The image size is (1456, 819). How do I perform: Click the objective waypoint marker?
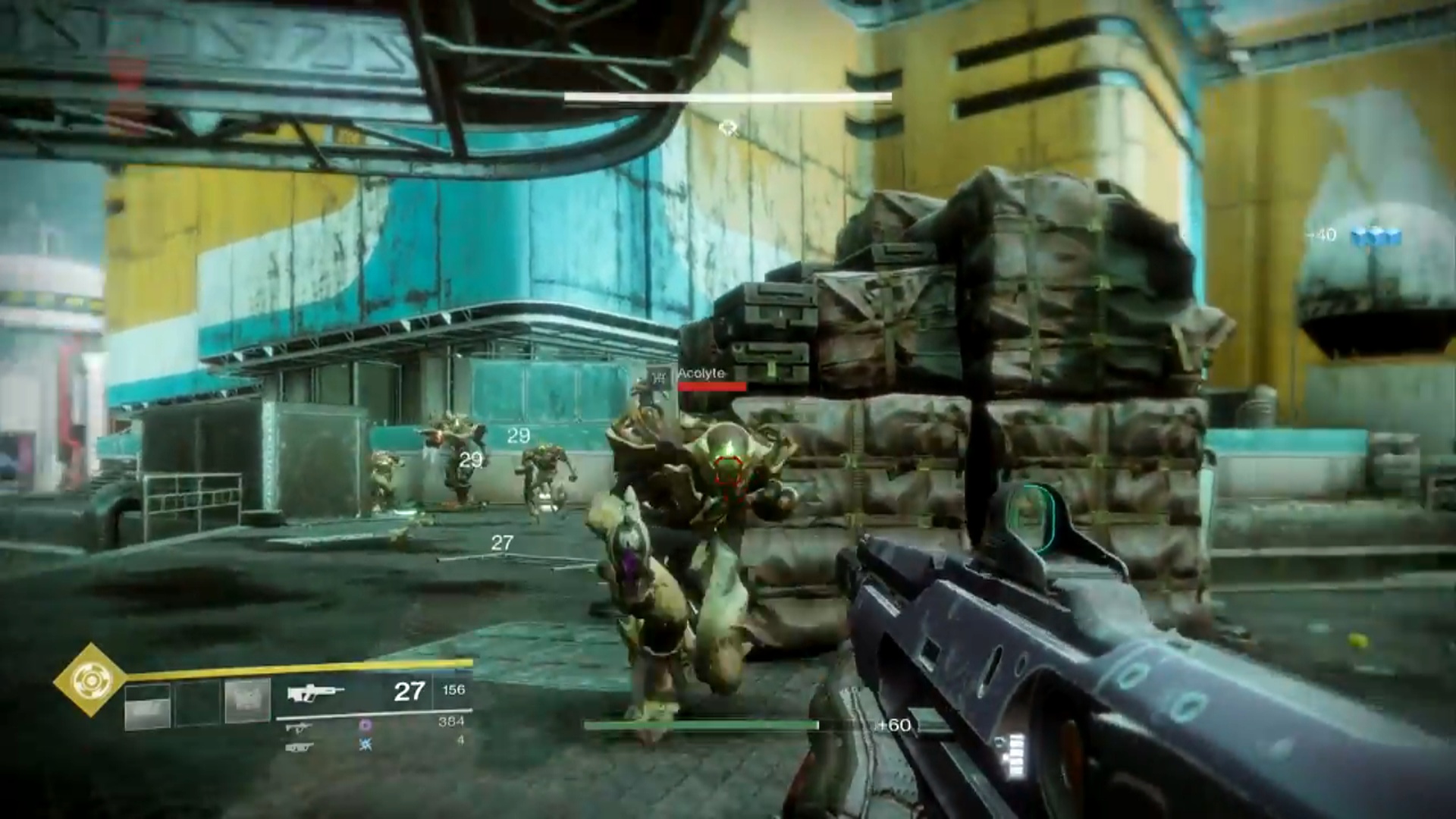[729, 127]
